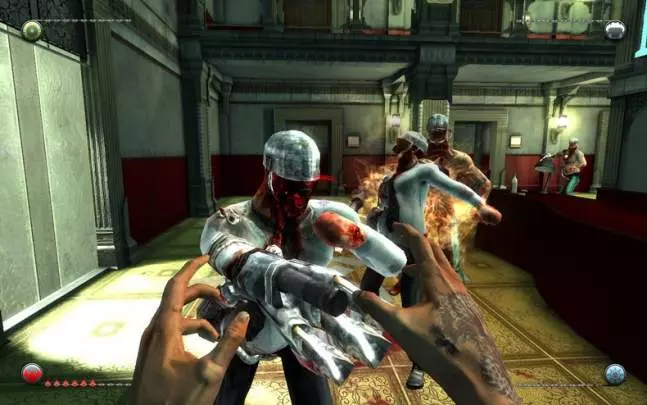The width and height of the screenshot is (647, 405).
Task: Click the red heart health icon
Action: click(32, 374)
